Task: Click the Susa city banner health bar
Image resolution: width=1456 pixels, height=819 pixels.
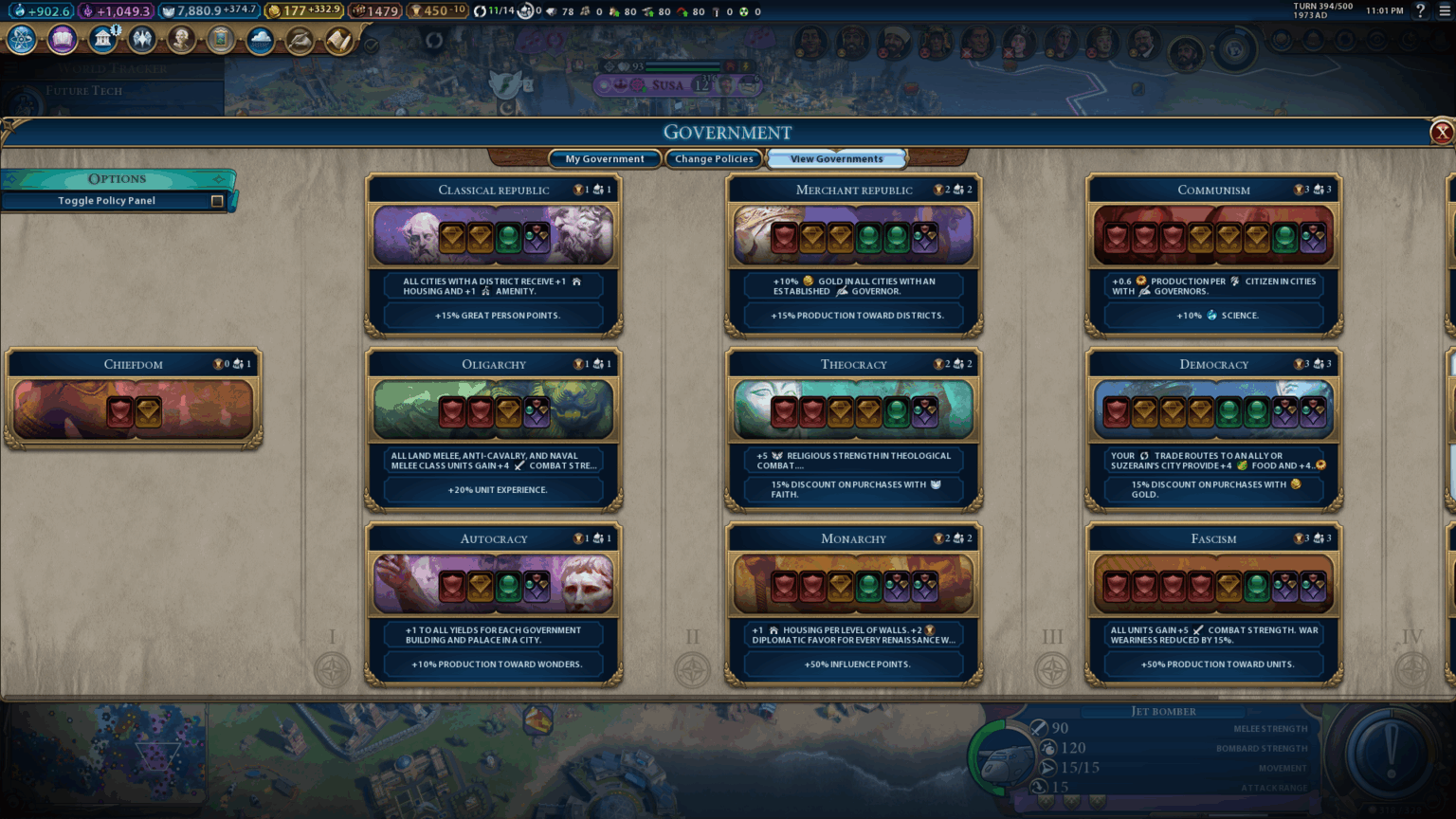Action: 684,68
